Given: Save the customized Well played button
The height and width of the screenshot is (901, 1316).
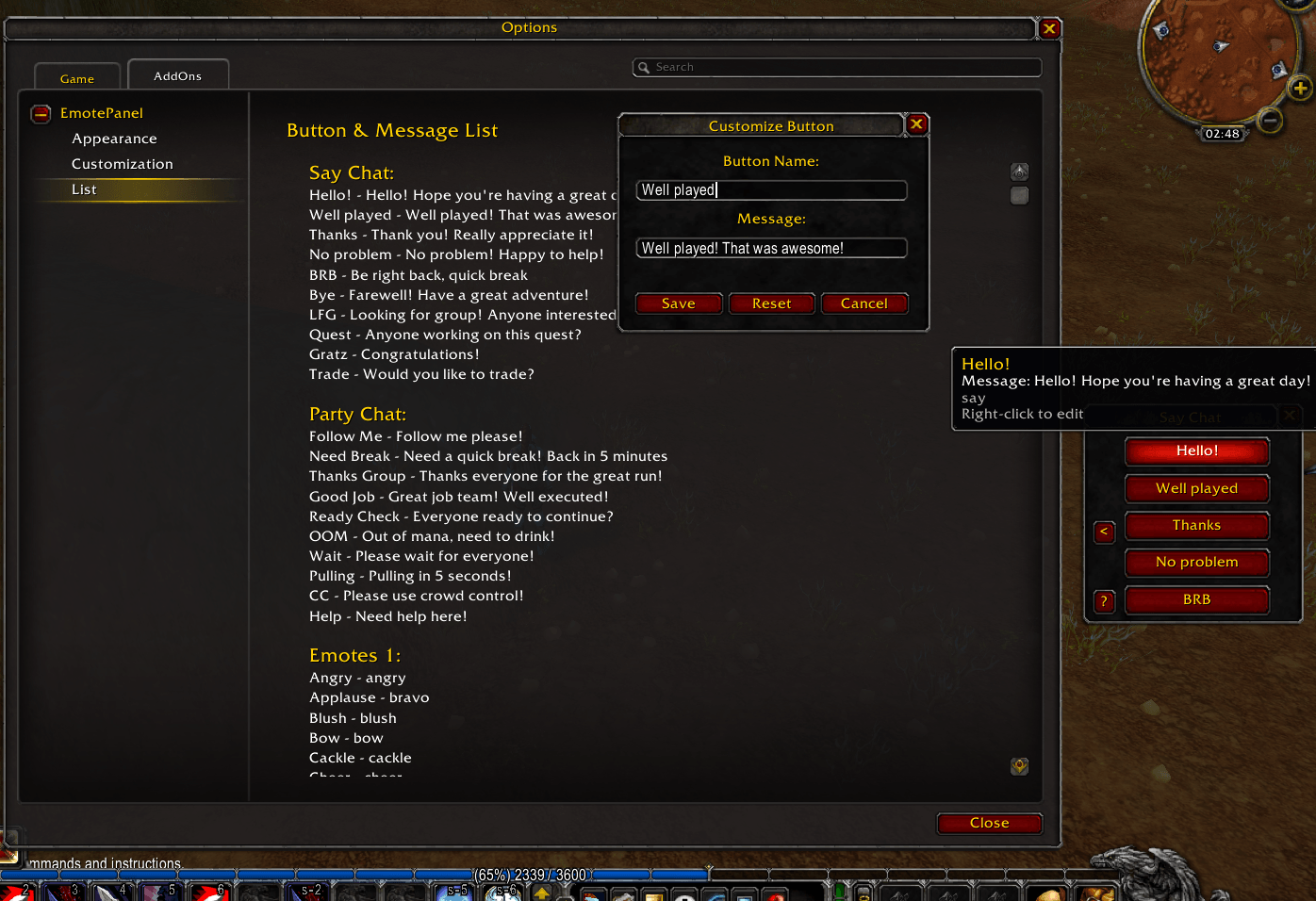Looking at the screenshot, I should 678,303.
